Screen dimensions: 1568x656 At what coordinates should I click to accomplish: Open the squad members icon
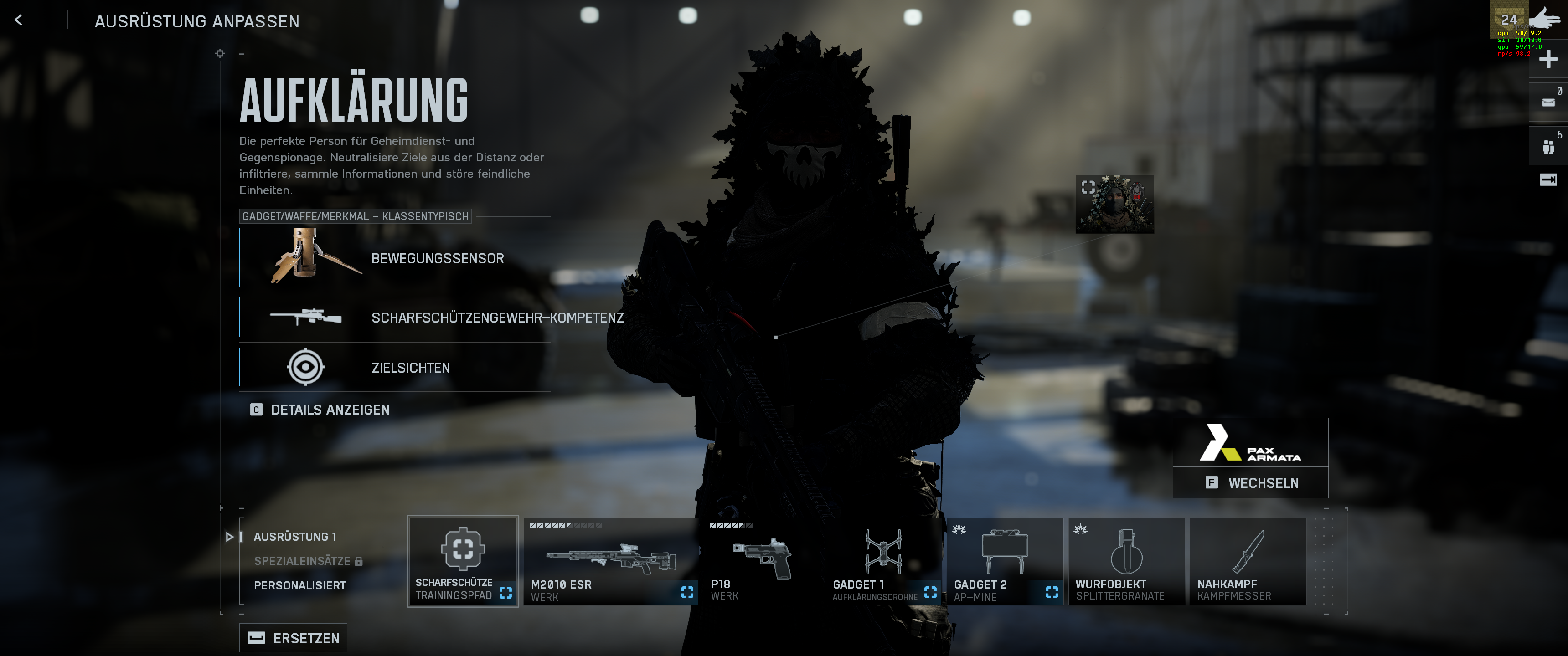point(1548,147)
